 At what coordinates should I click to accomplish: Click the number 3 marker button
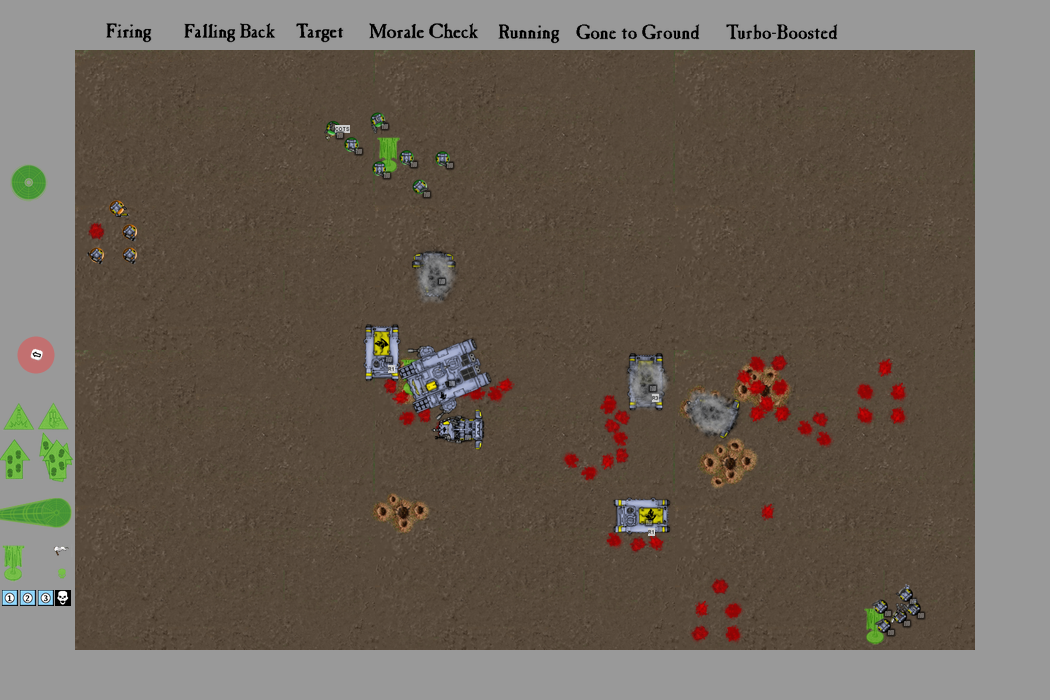point(45,598)
